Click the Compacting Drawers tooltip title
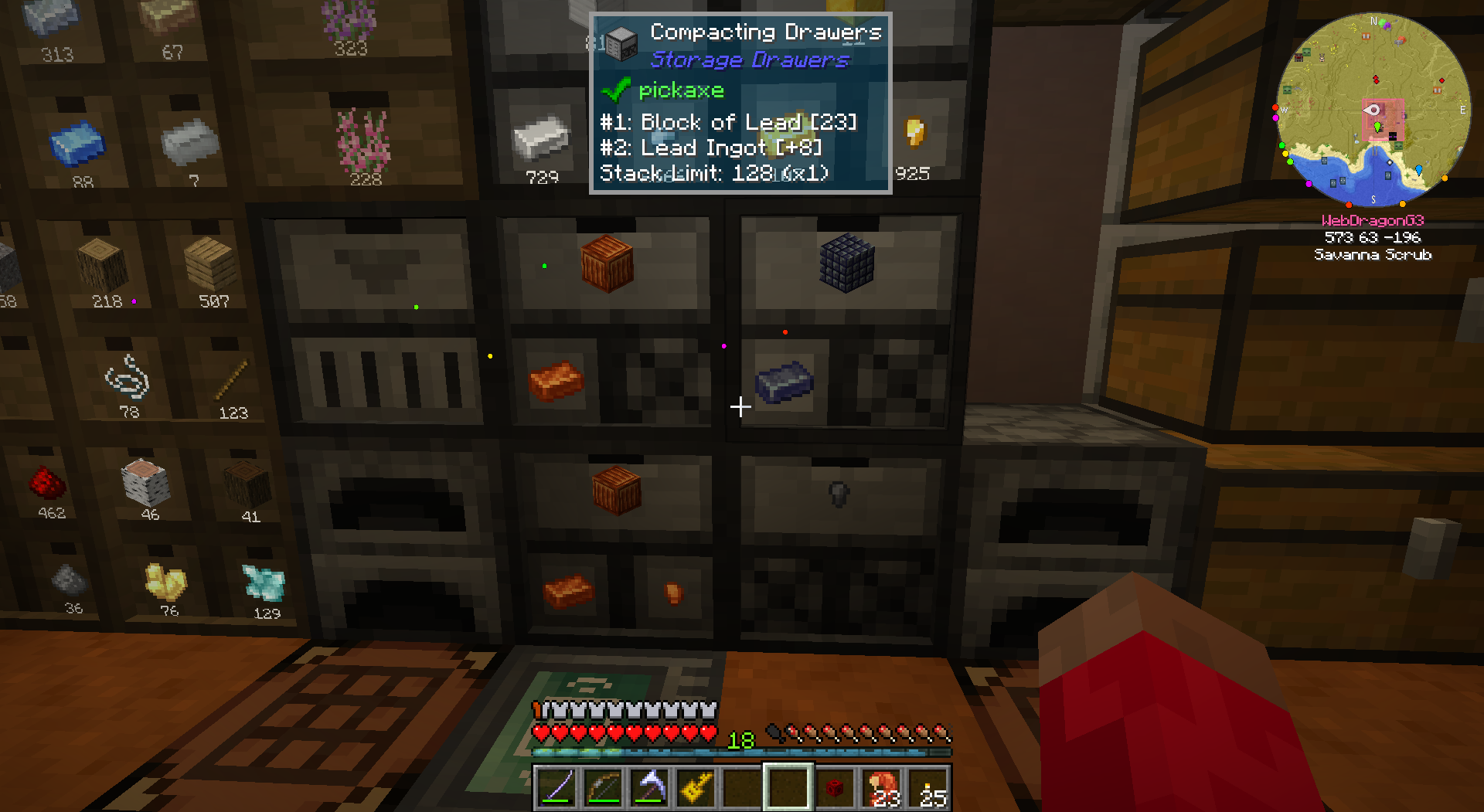The height and width of the screenshot is (812, 1484). pyautogui.click(x=765, y=32)
